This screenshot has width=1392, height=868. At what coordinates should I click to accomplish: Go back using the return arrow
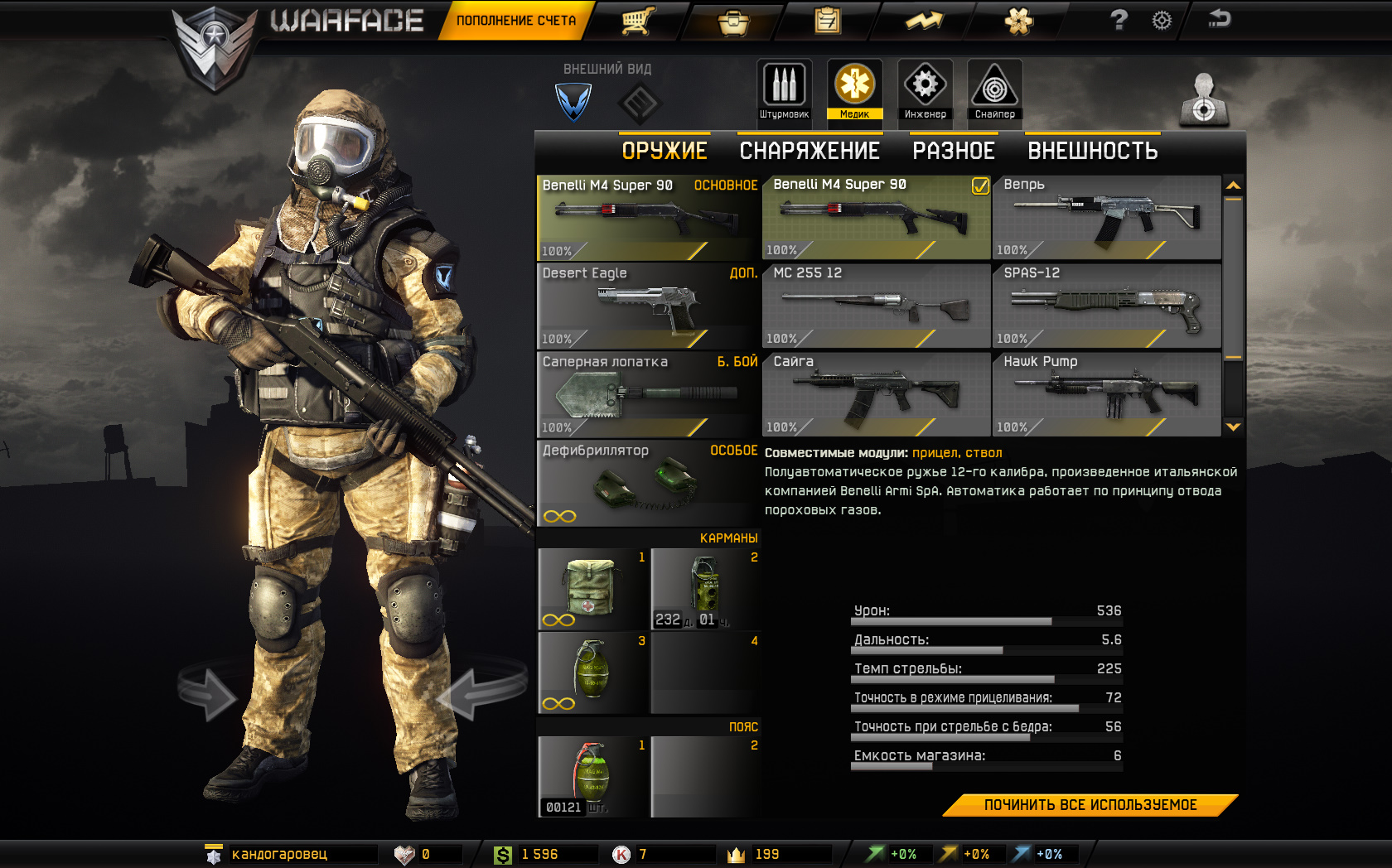tap(1220, 19)
